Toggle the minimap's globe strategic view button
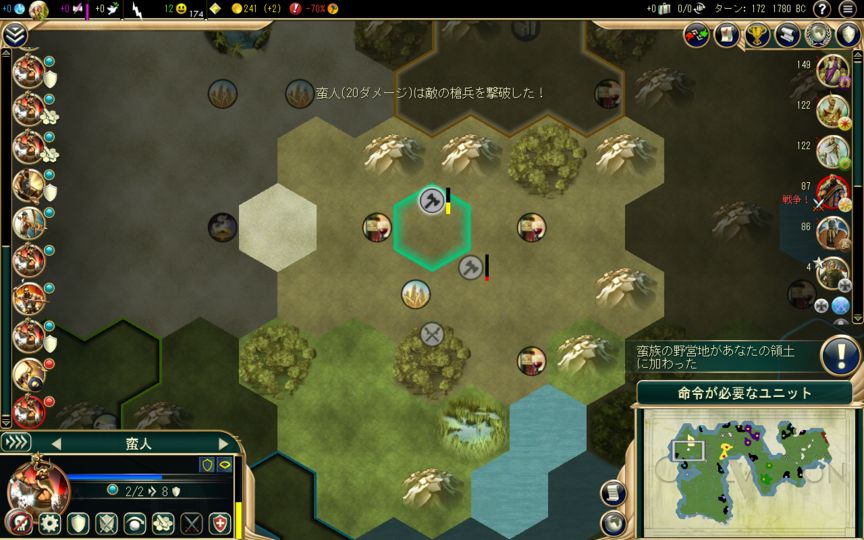 coord(612,522)
